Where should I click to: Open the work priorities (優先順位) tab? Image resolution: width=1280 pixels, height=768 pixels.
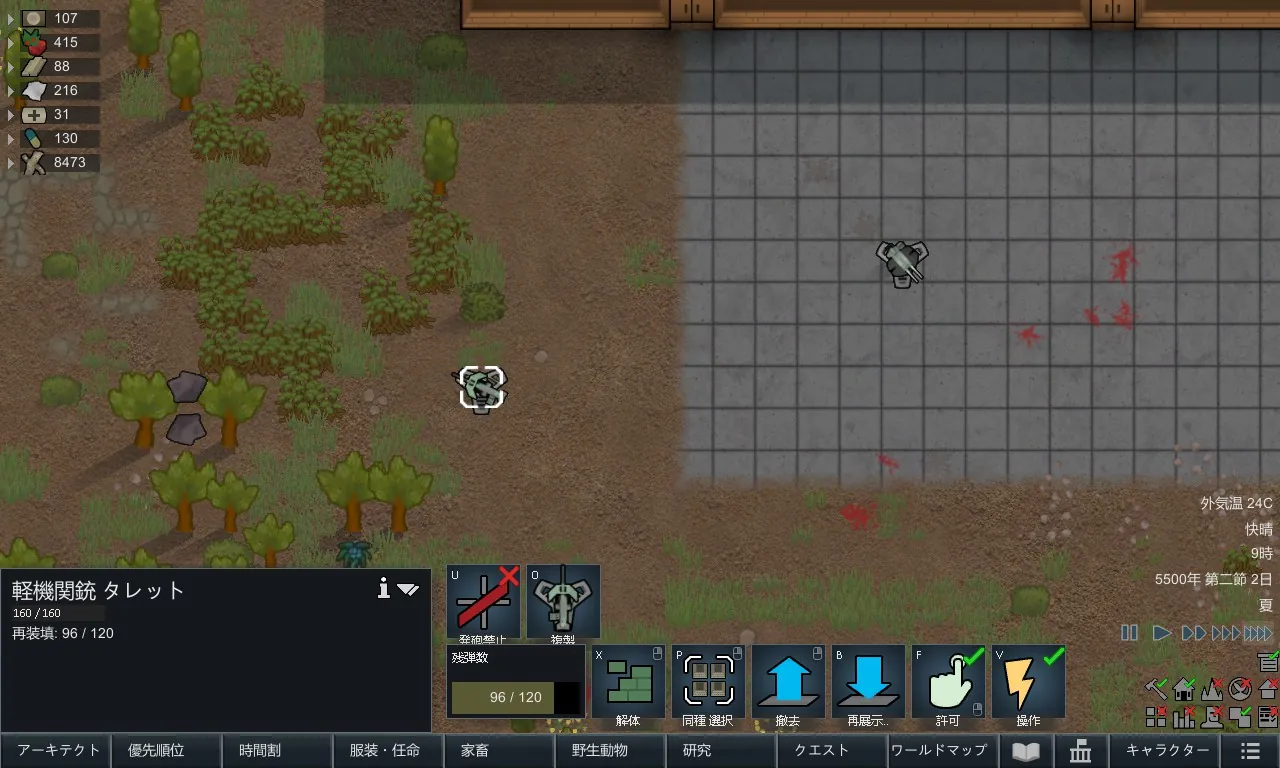tap(162, 750)
